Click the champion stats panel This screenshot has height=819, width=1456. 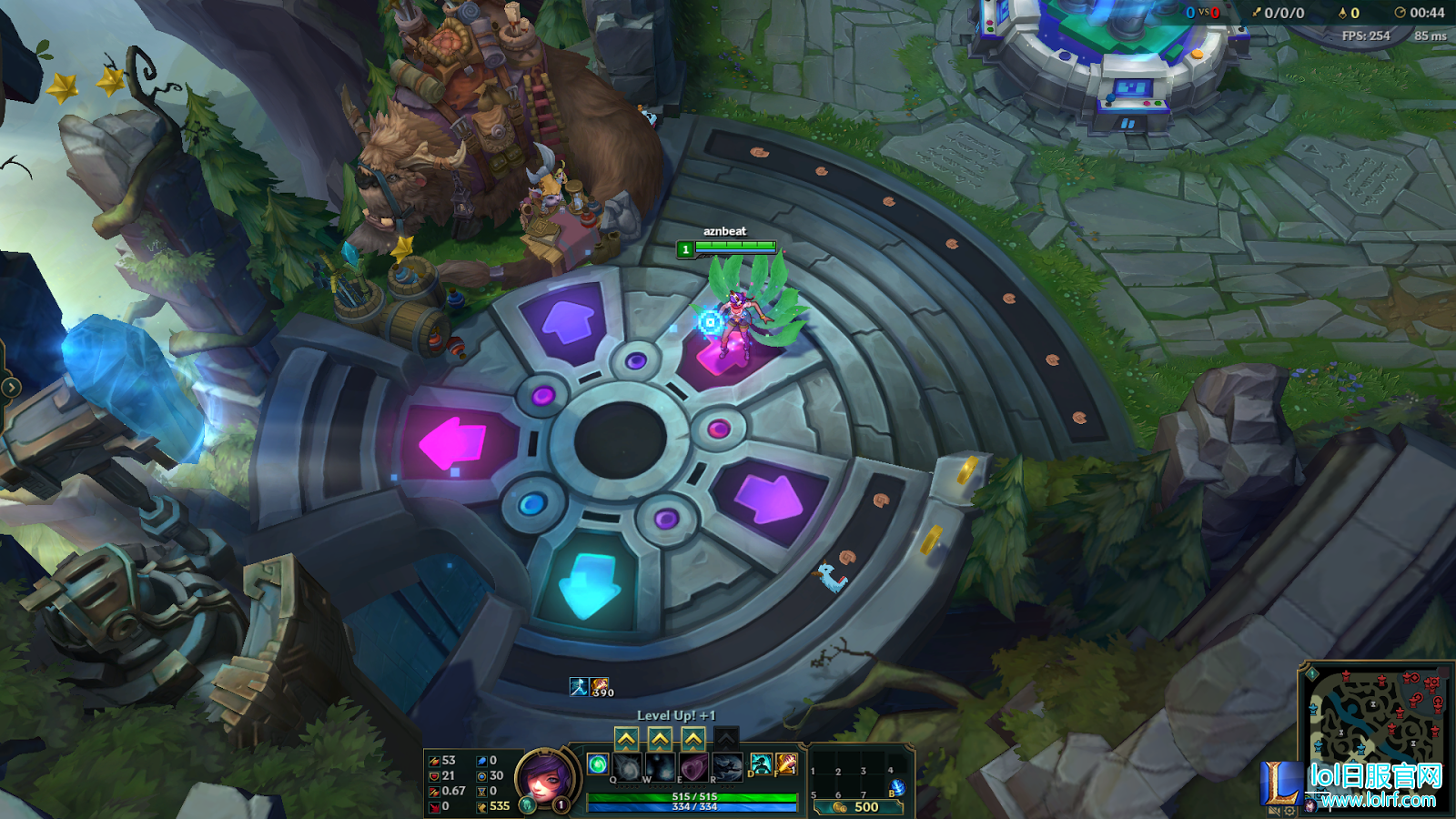click(x=468, y=783)
